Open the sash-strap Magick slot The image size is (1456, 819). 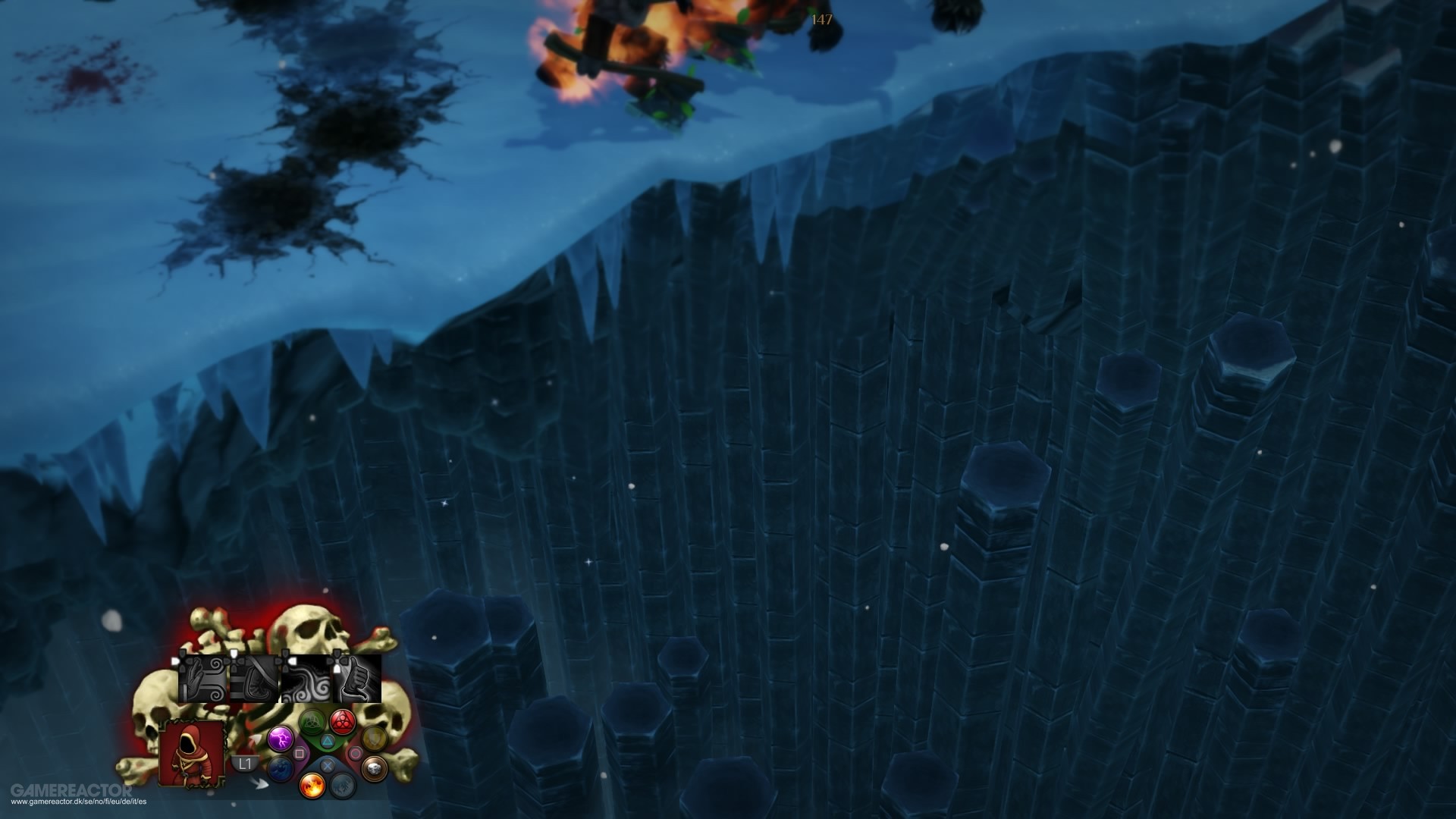coord(253,677)
